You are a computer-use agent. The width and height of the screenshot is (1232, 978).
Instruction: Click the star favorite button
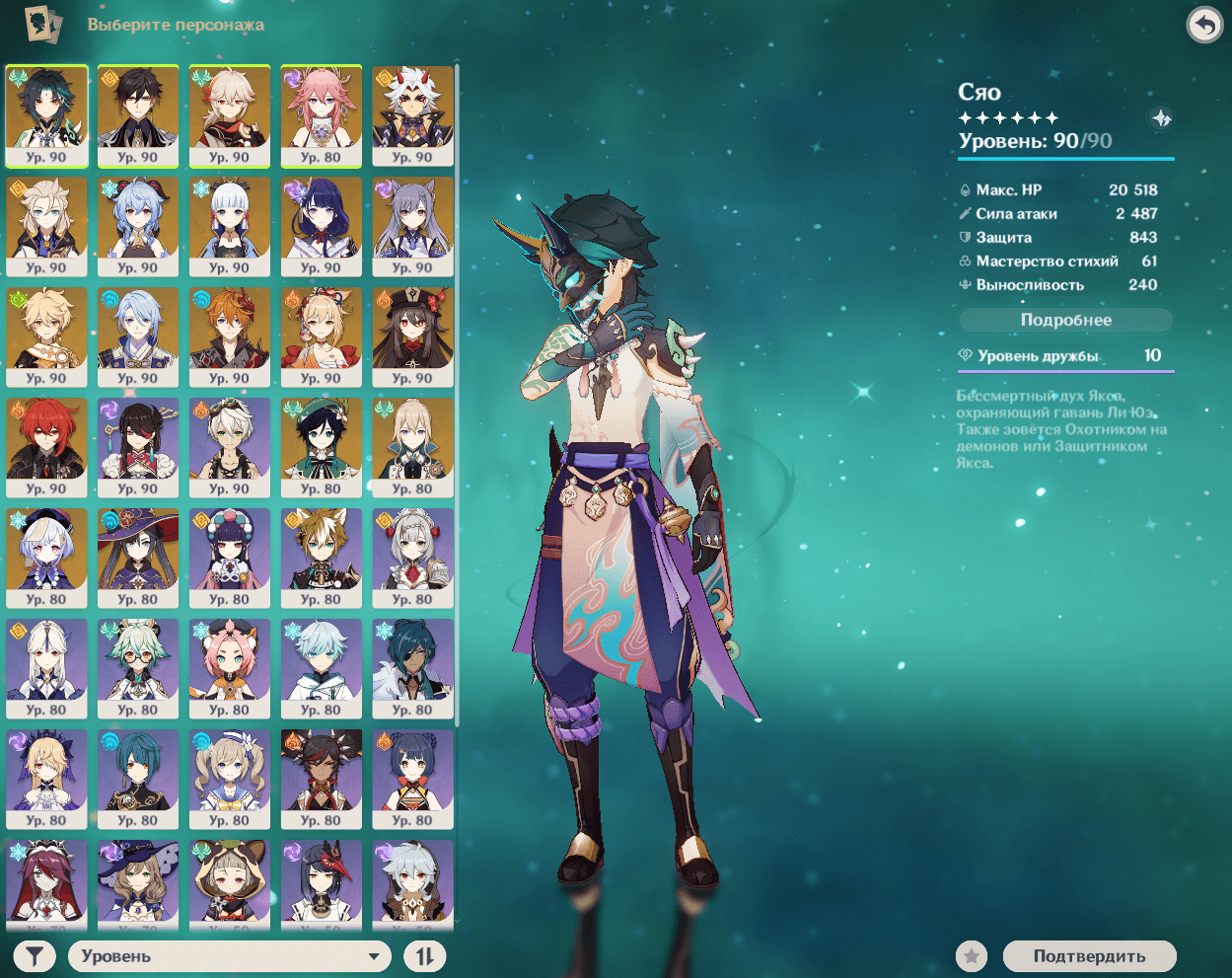click(x=972, y=955)
